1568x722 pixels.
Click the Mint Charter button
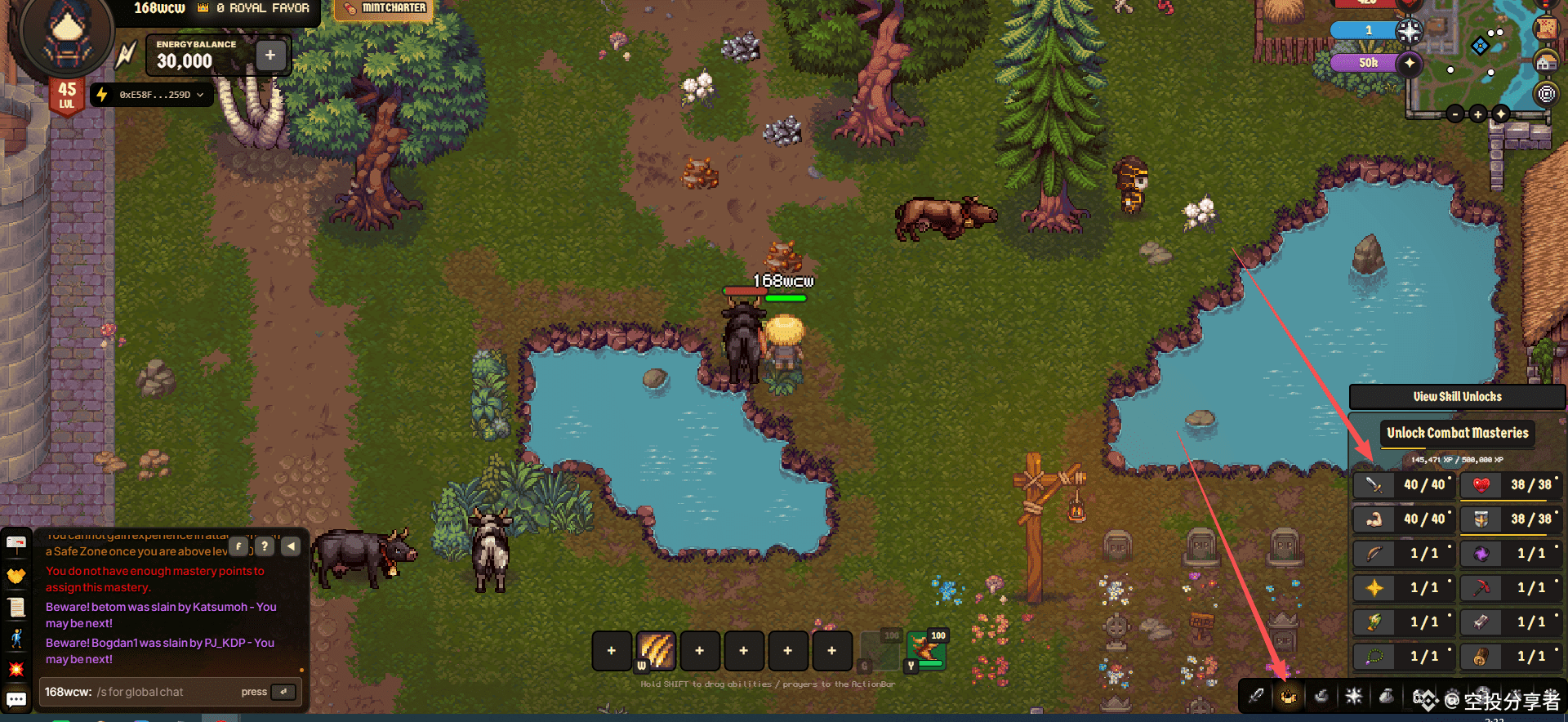tap(385, 8)
